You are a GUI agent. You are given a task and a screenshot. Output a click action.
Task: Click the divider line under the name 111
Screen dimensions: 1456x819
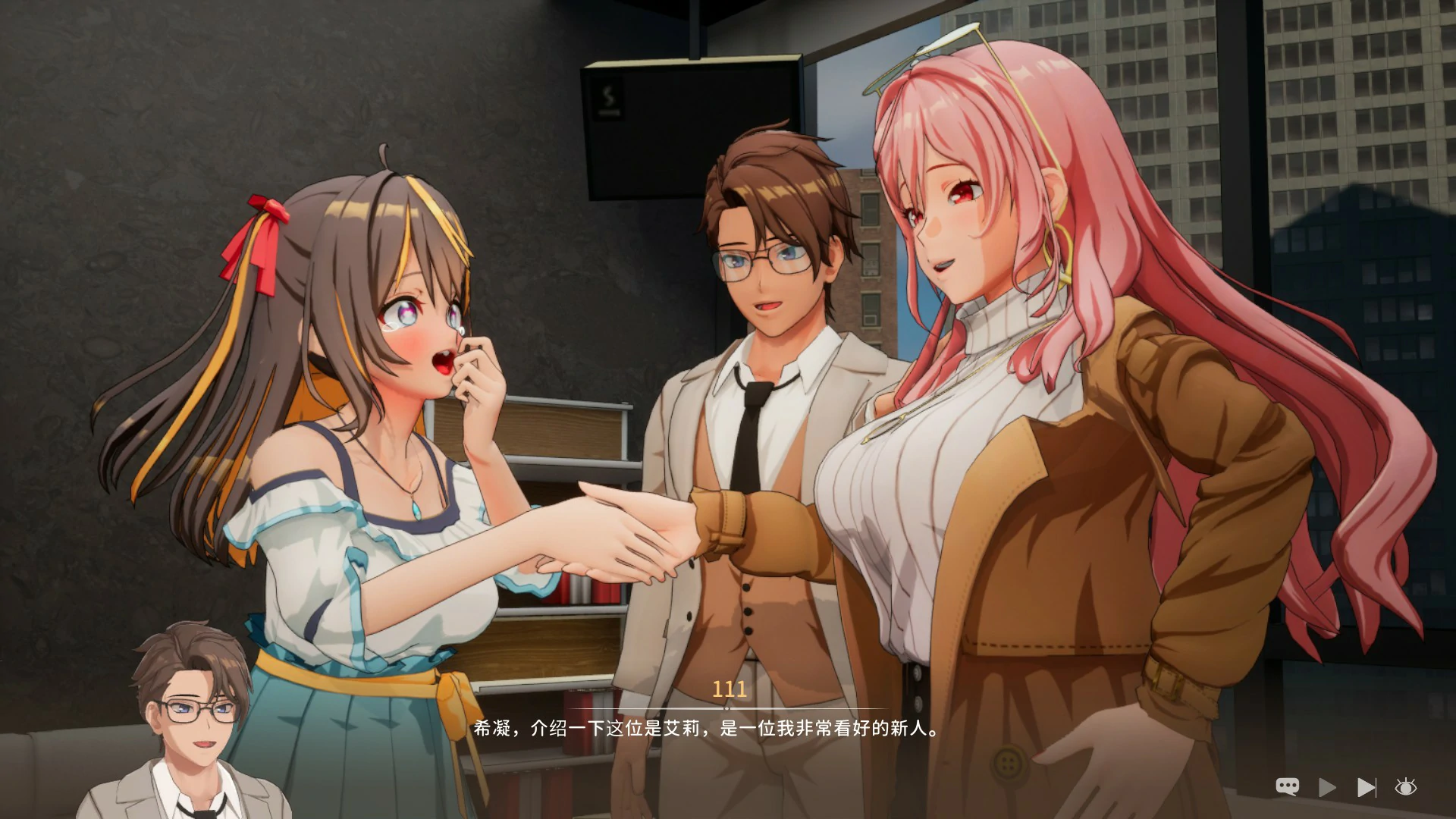(727, 709)
